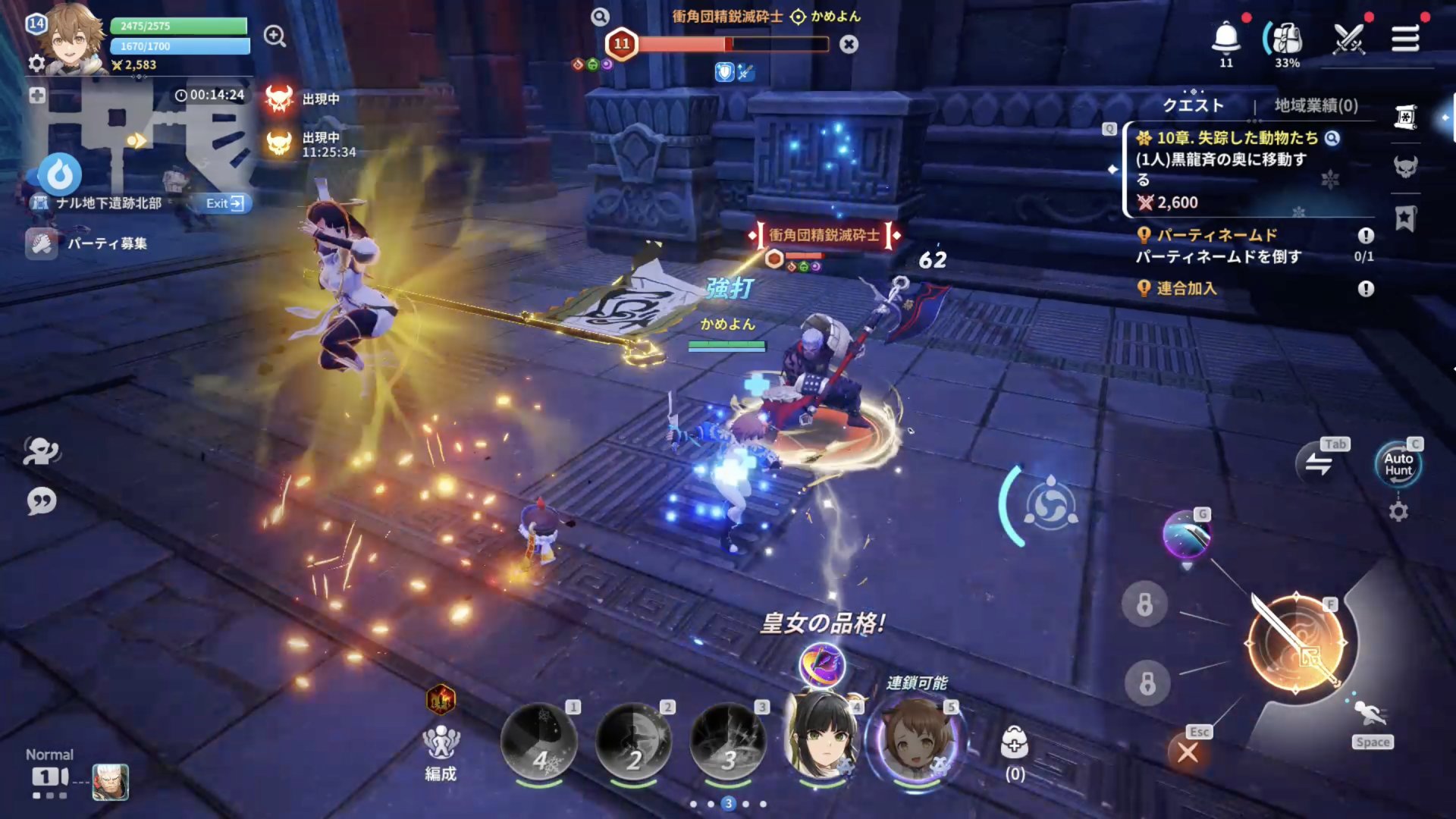Use the main sword attack button

[1295, 644]
